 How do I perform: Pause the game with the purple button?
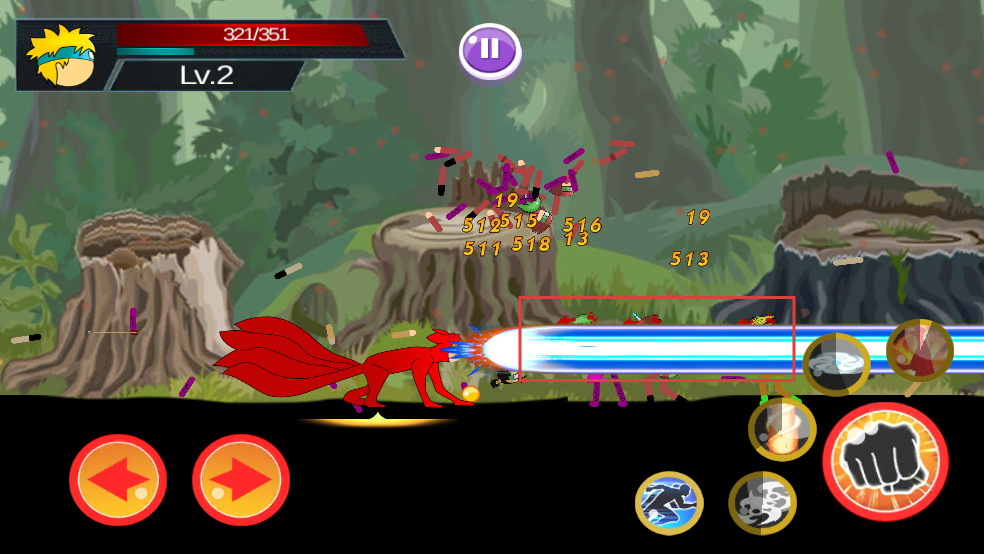point(489,49)
